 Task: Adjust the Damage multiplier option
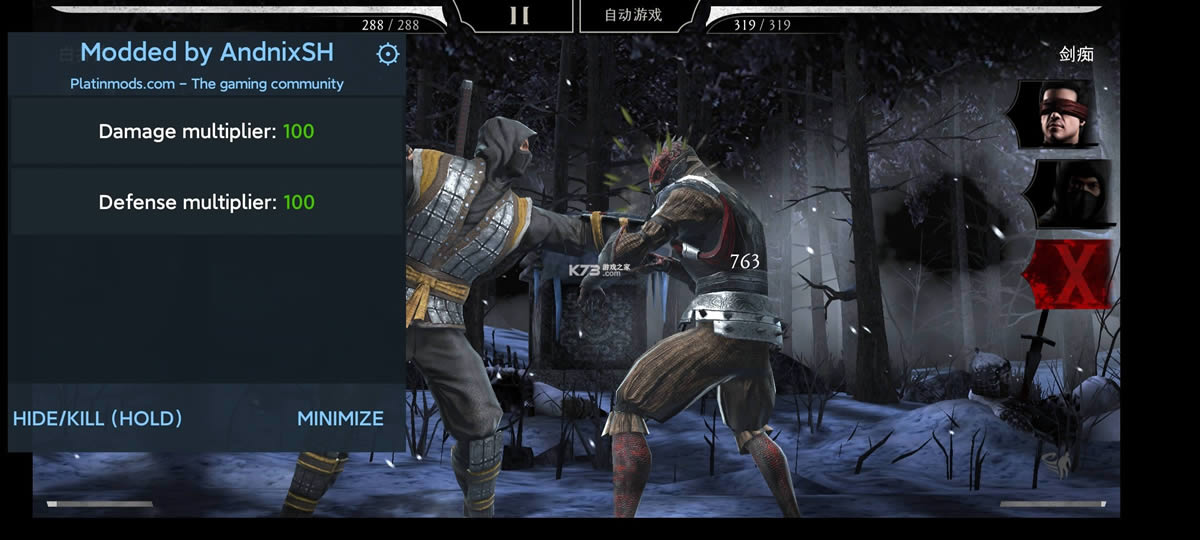click(x=206, y=131)
